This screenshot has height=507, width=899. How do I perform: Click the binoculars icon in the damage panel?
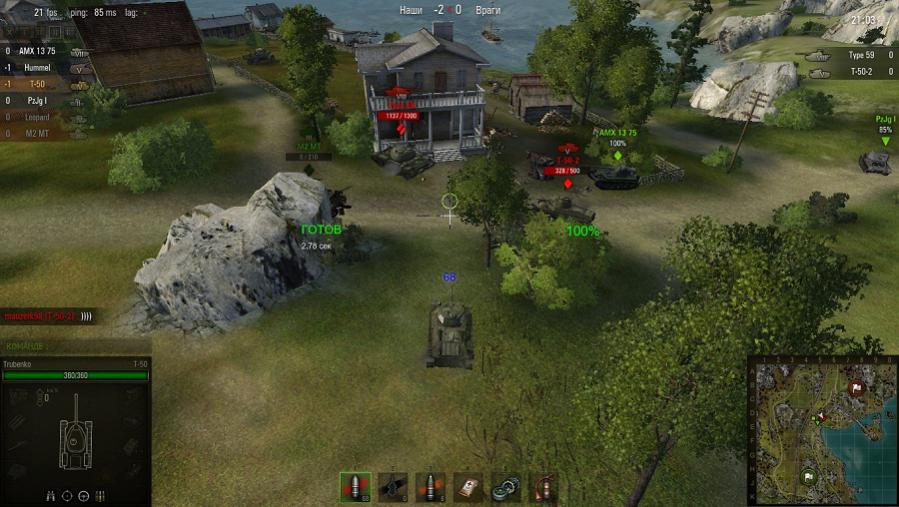50,495
